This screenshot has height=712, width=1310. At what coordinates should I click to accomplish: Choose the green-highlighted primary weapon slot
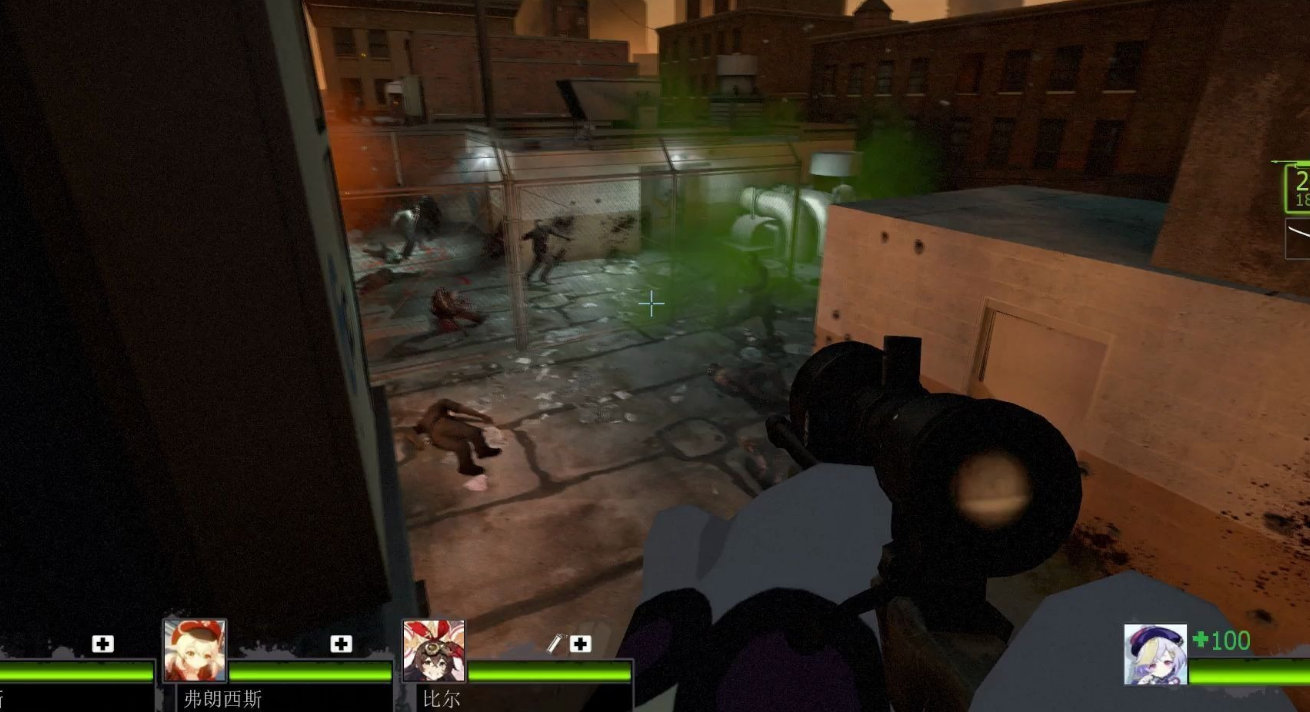coord(1297,188)
